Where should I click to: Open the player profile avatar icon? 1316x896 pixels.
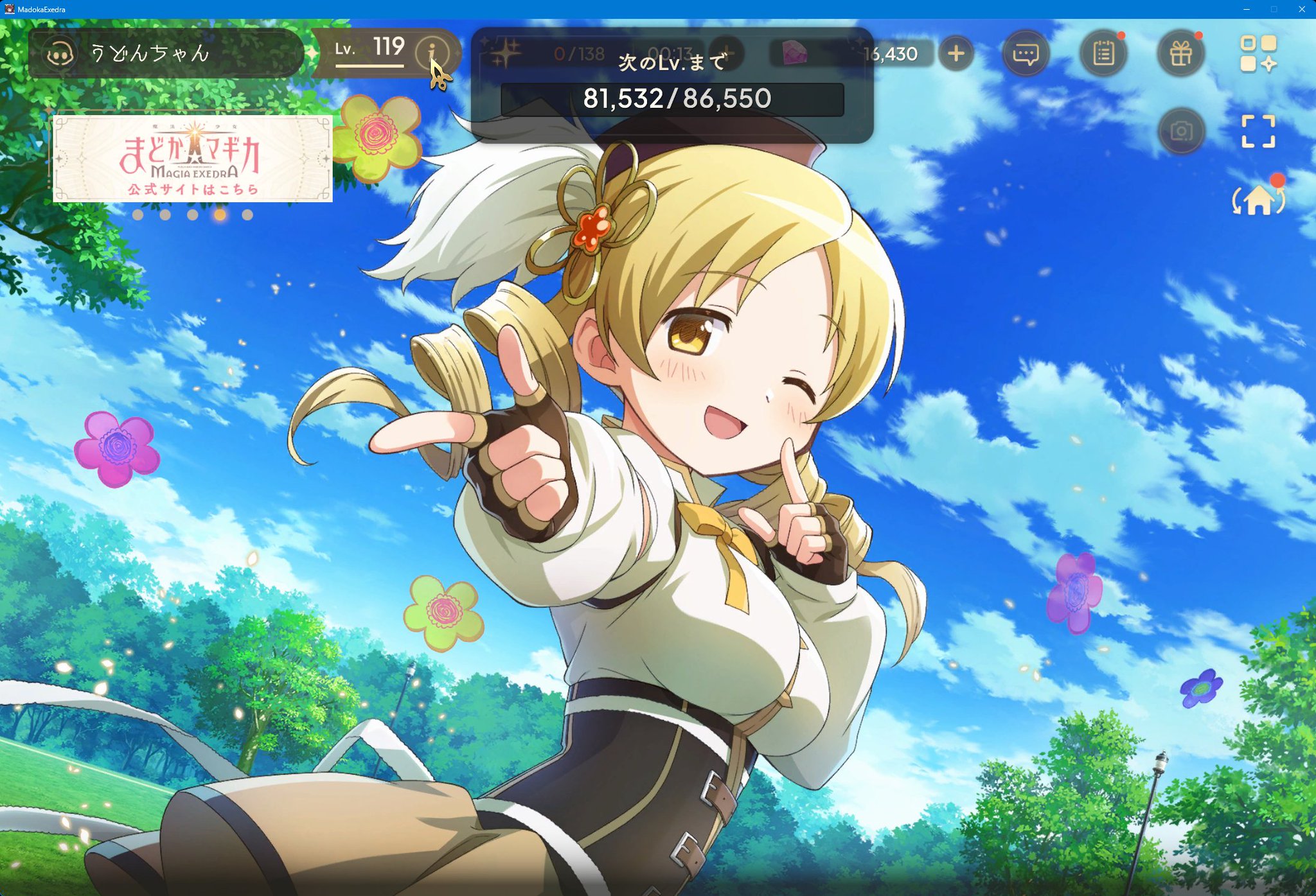pos(62,54)
